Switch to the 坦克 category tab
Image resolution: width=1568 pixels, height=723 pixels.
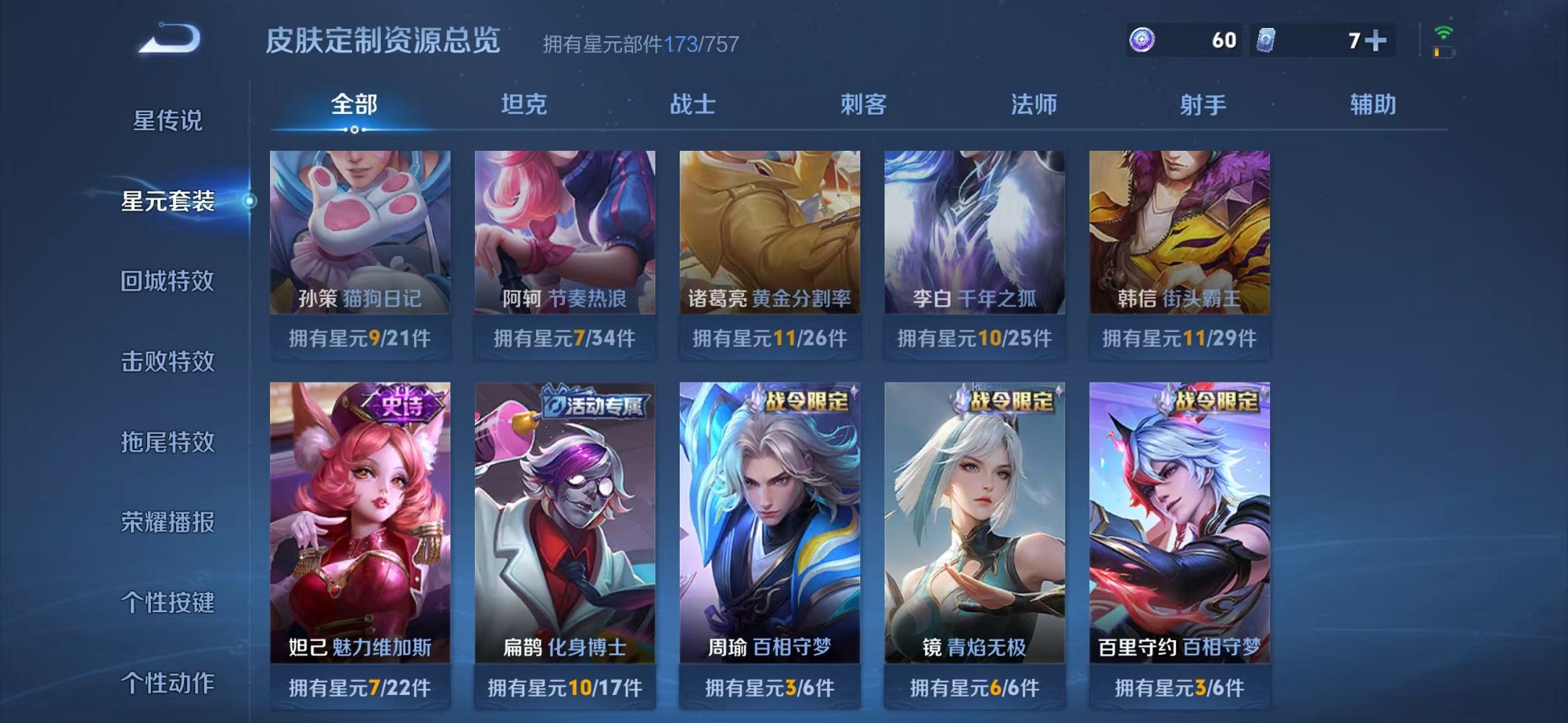525,105
